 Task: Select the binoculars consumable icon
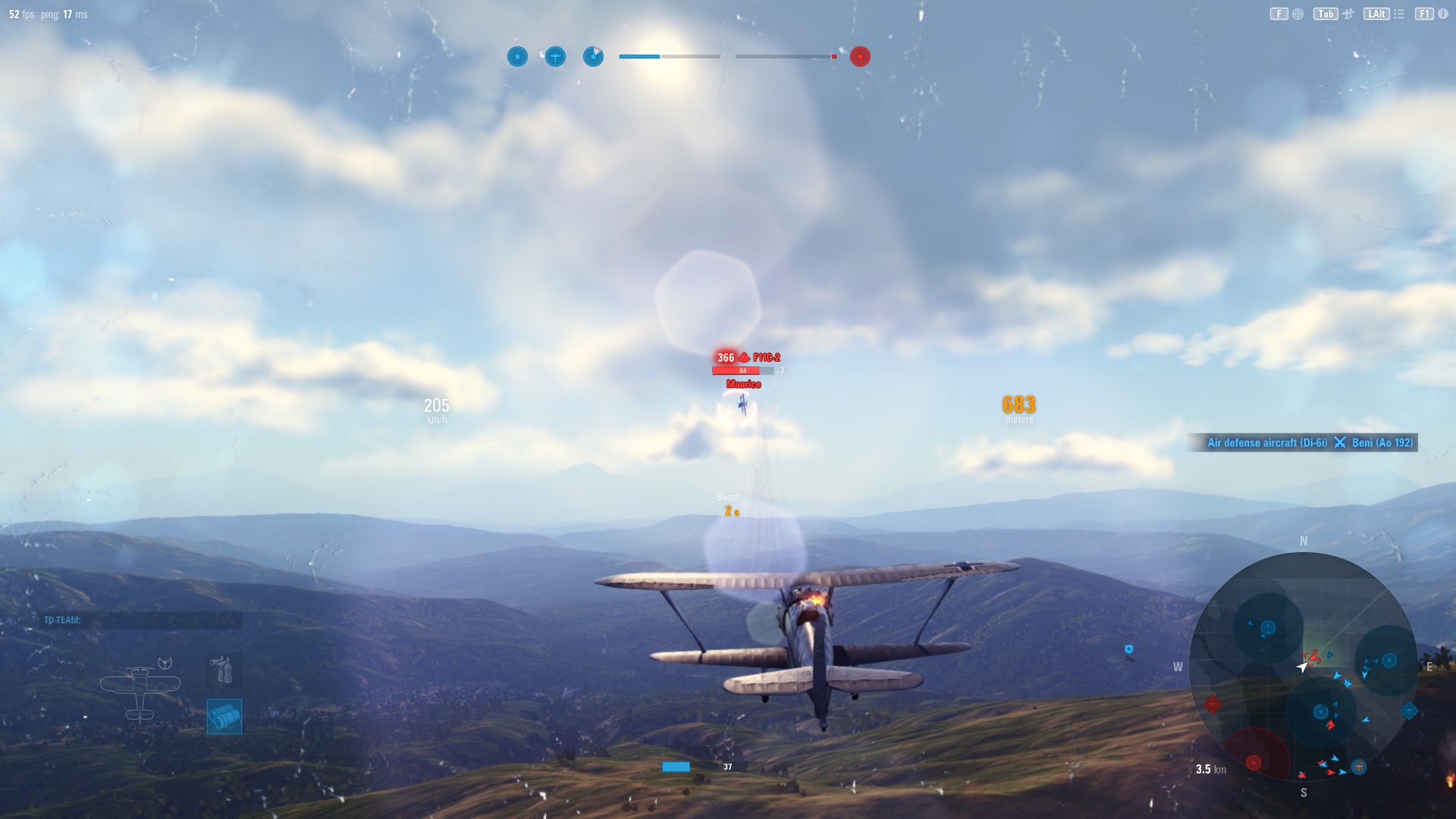tap(224, 716)
